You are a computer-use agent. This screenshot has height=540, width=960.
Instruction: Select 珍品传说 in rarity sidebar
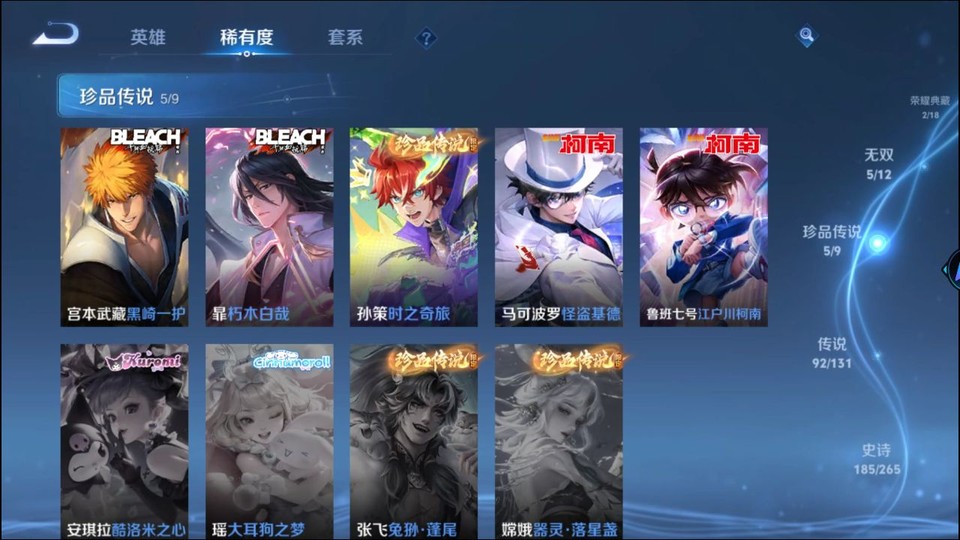click(832, 239)
